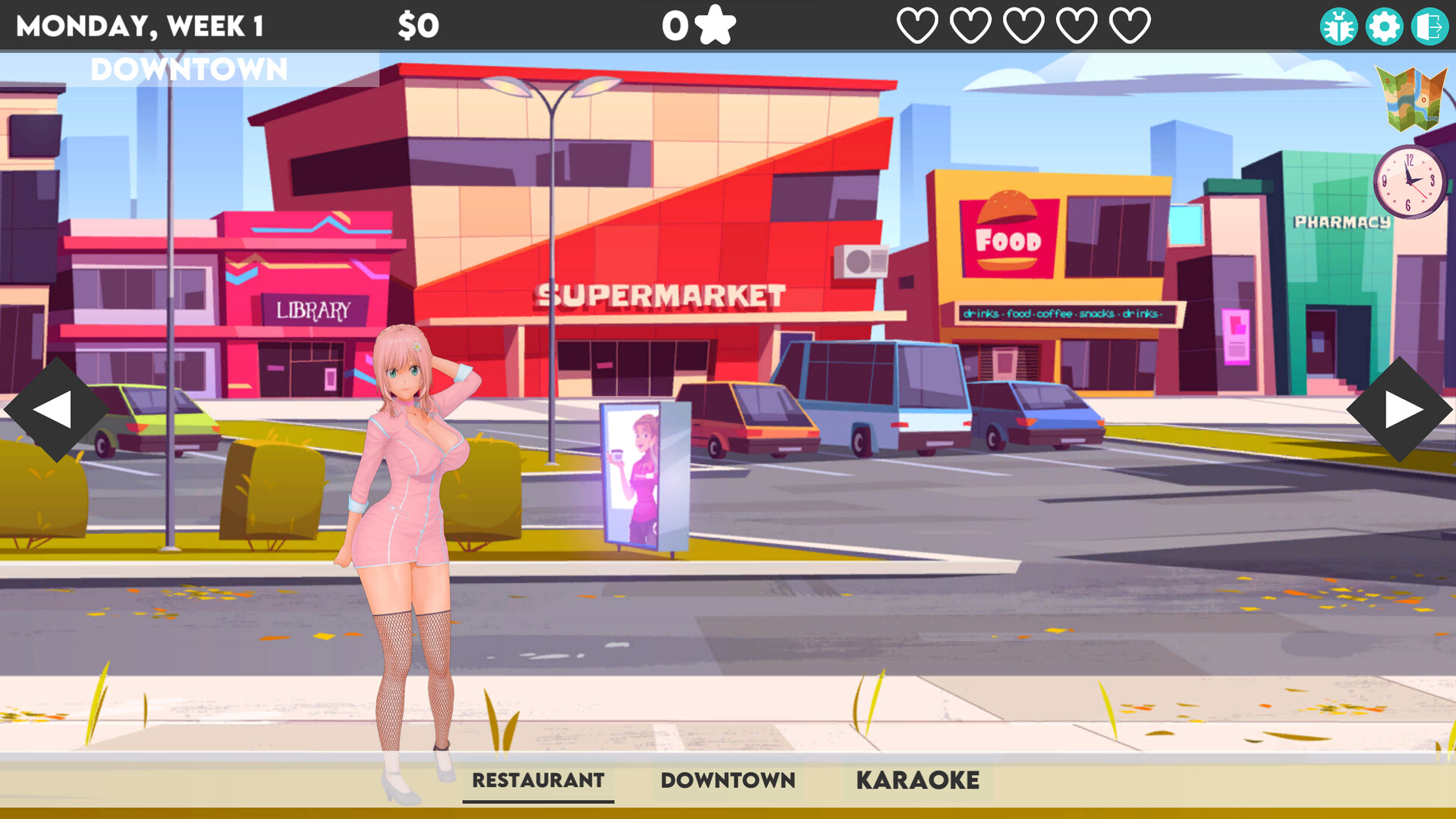Image resolution: width=1456 pixels, height=819 pixels.
Task: Switch to the Restaurant location tab
Action: (x=538, y=780)
